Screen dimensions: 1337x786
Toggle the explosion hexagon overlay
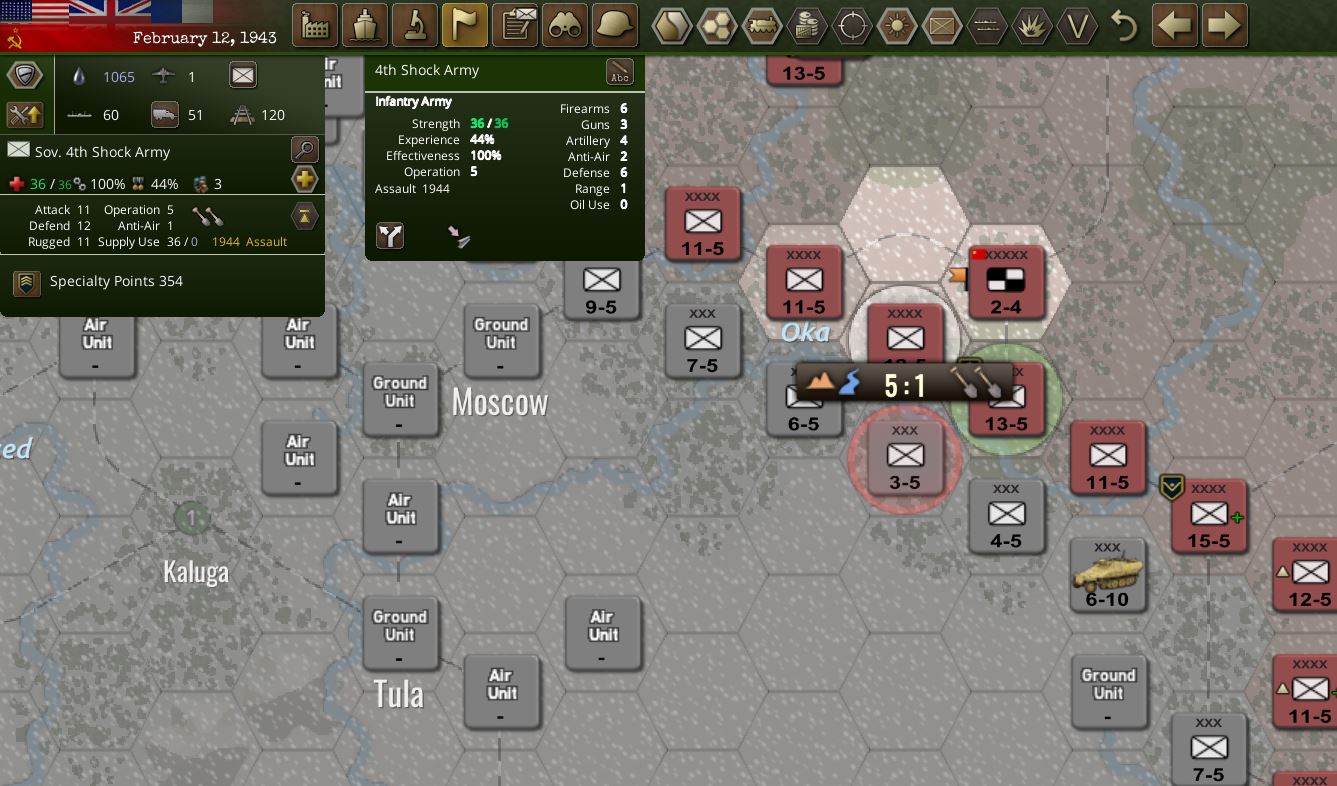click(x=1031, y=26)
